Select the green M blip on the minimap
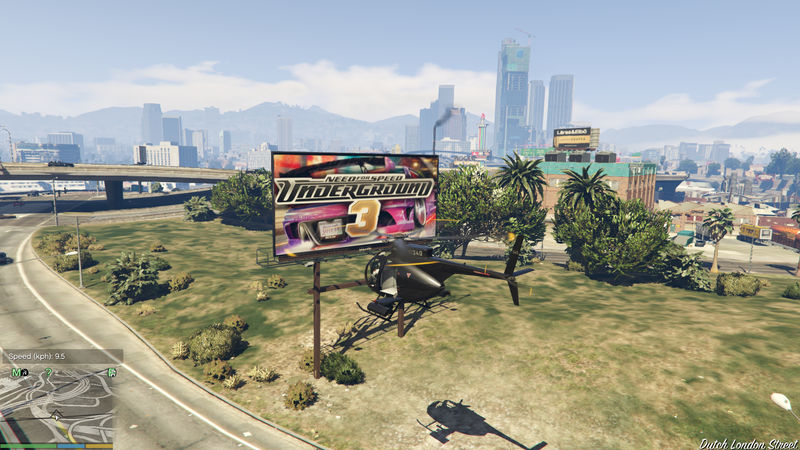Image resolution: width=800 pixels, height=450 pixels. 15,372
